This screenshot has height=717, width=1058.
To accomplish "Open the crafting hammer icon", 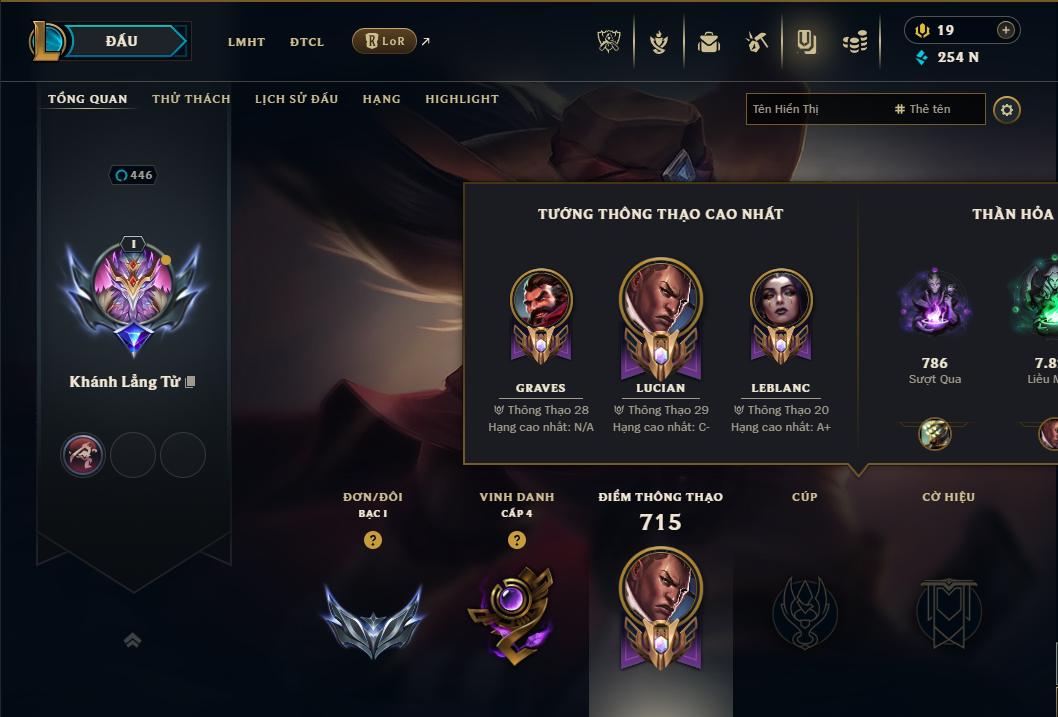I will click(757, 42).
